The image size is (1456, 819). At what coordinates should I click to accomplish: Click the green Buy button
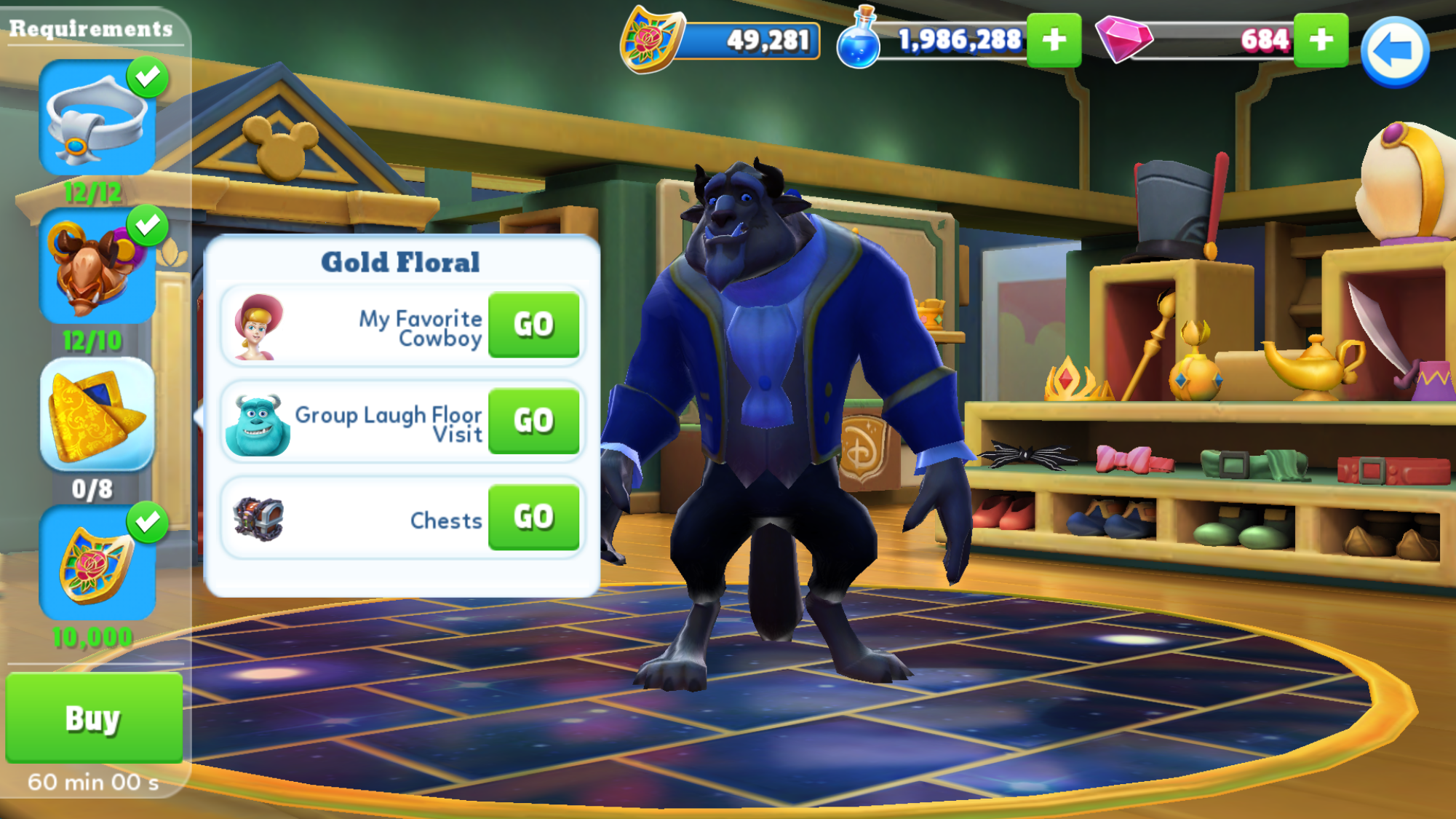tap(94, 718)
